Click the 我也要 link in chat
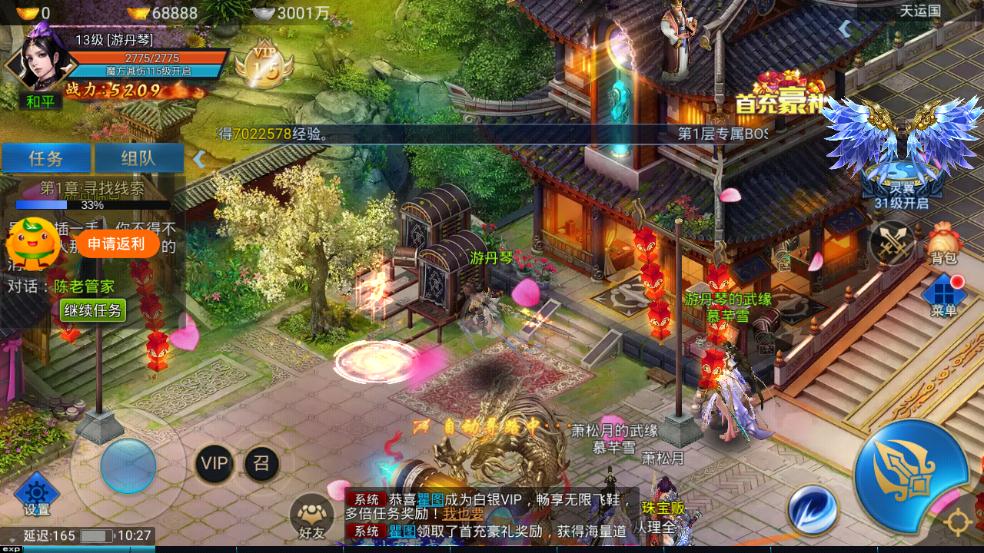 click(464, 514)
